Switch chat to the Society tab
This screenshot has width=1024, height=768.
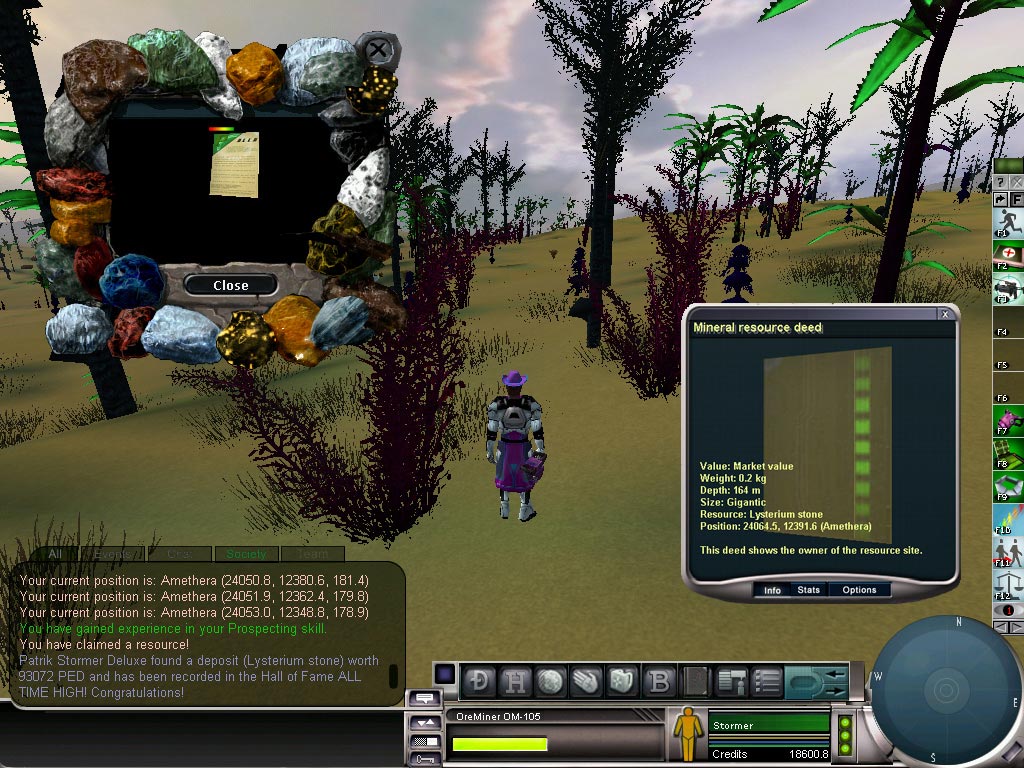[x=246, y=554]
